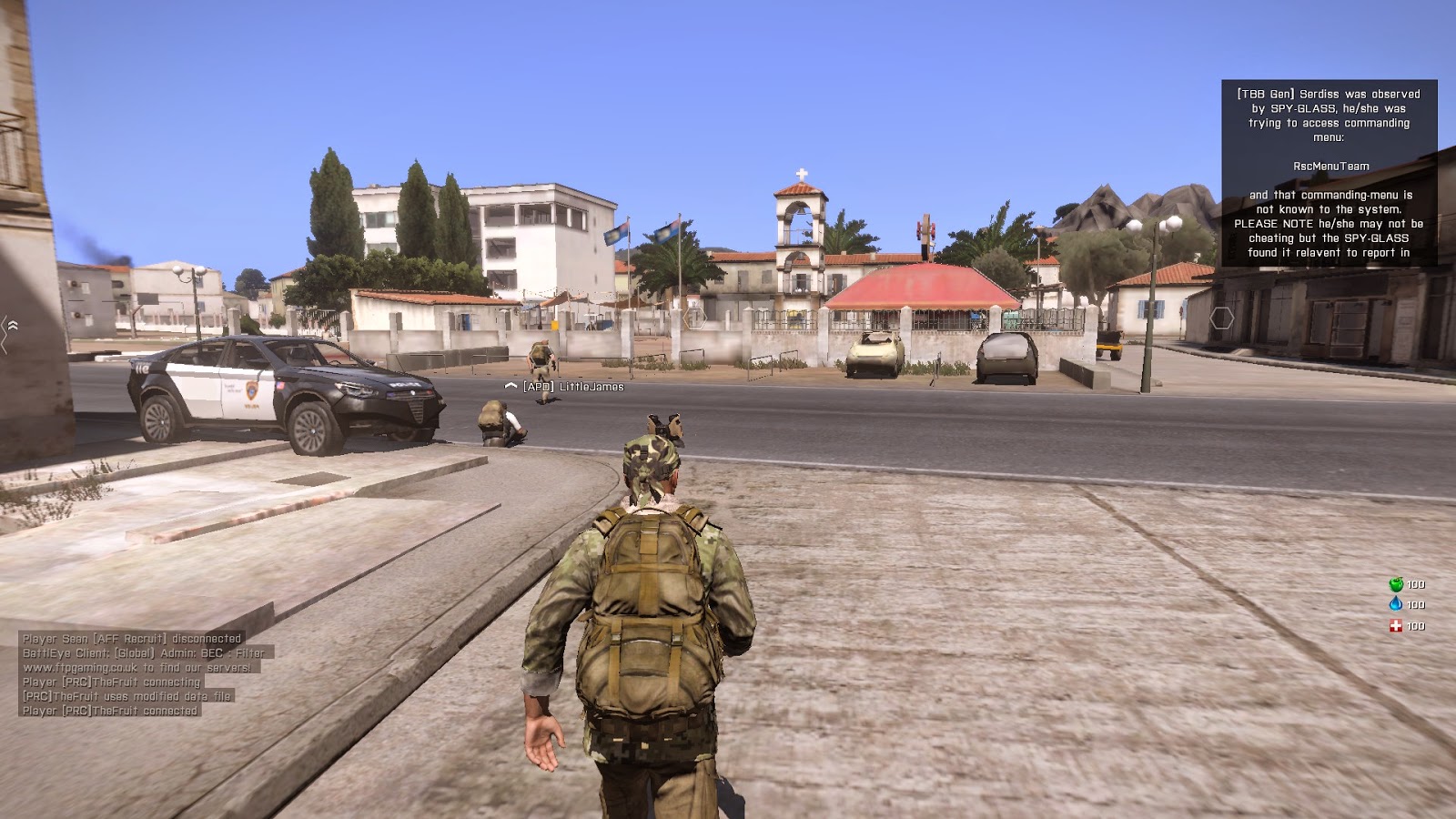Click the double-chevron icon on the left edge
Screen dimensions: 1456x819
(x=13, y=323)
